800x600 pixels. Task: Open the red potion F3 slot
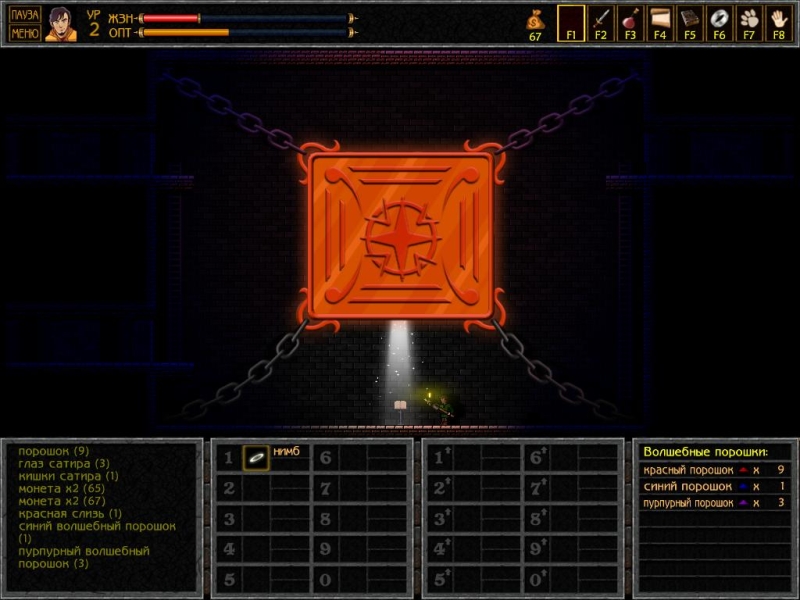pos(630,20)
